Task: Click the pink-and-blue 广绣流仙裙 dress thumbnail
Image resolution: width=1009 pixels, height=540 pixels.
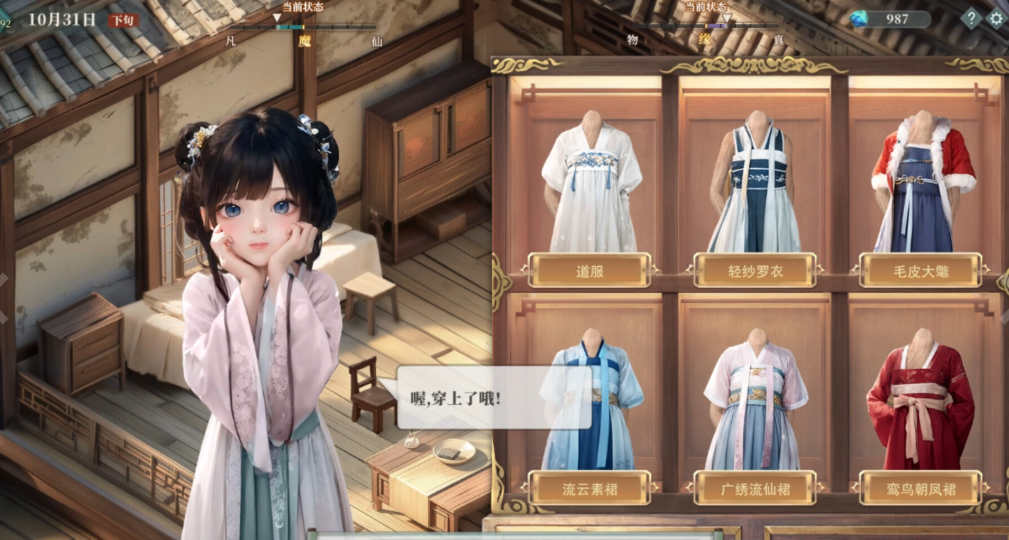Action: [x=755, y=407]
